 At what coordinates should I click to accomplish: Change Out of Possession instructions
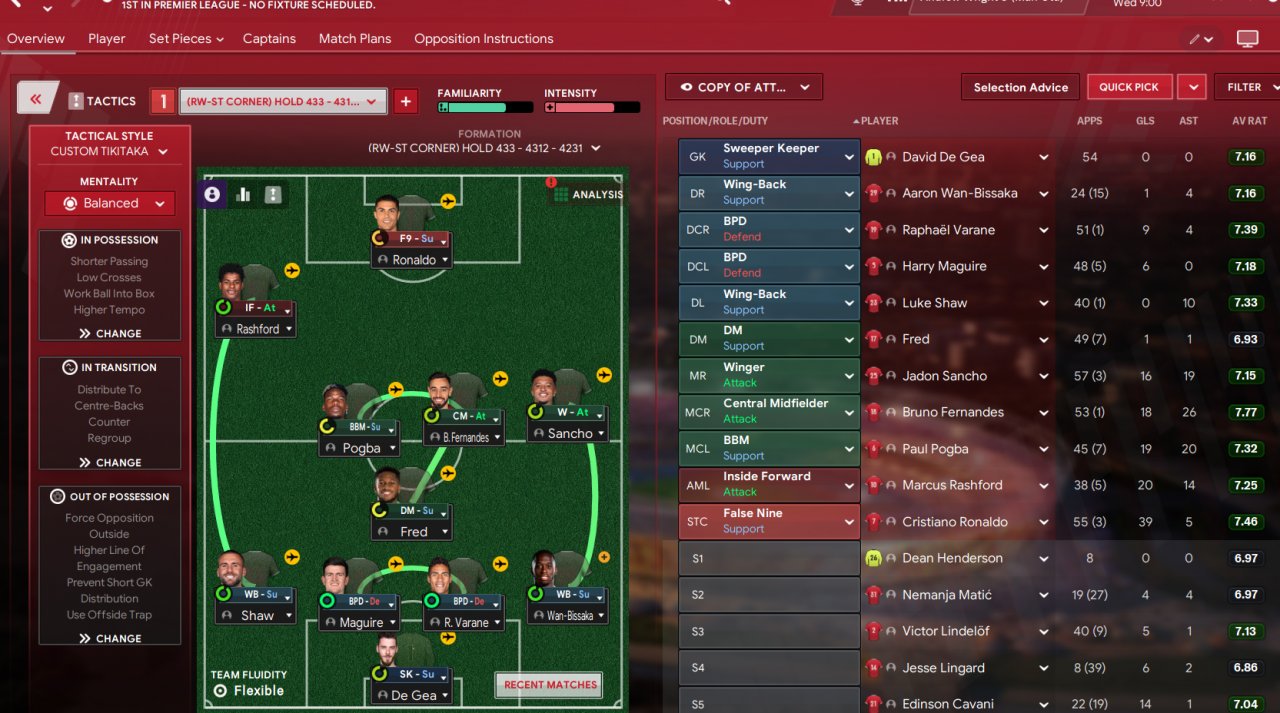pos(110,638)
